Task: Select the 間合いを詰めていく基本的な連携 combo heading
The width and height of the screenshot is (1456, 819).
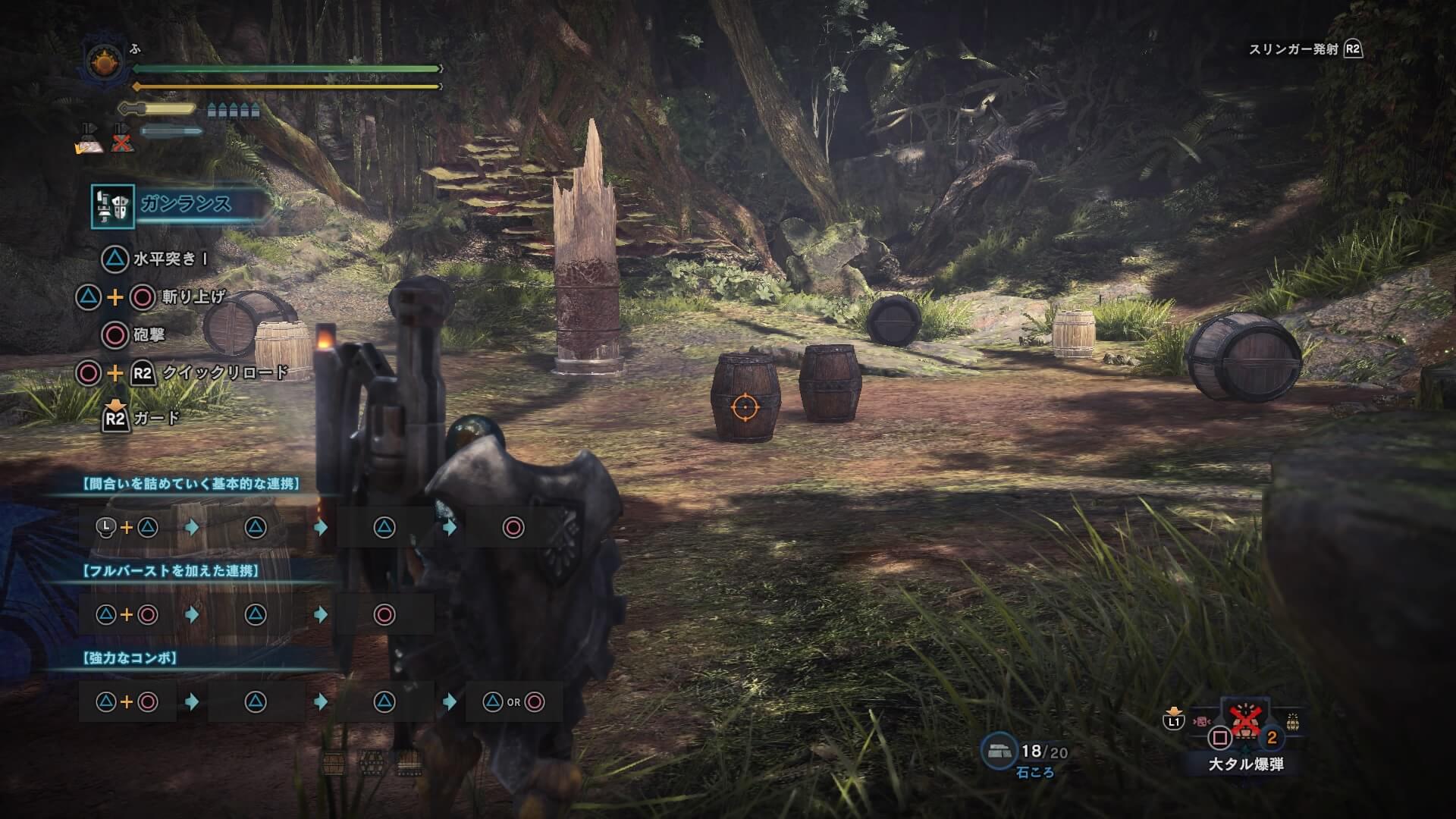Action: coord(190,484)
